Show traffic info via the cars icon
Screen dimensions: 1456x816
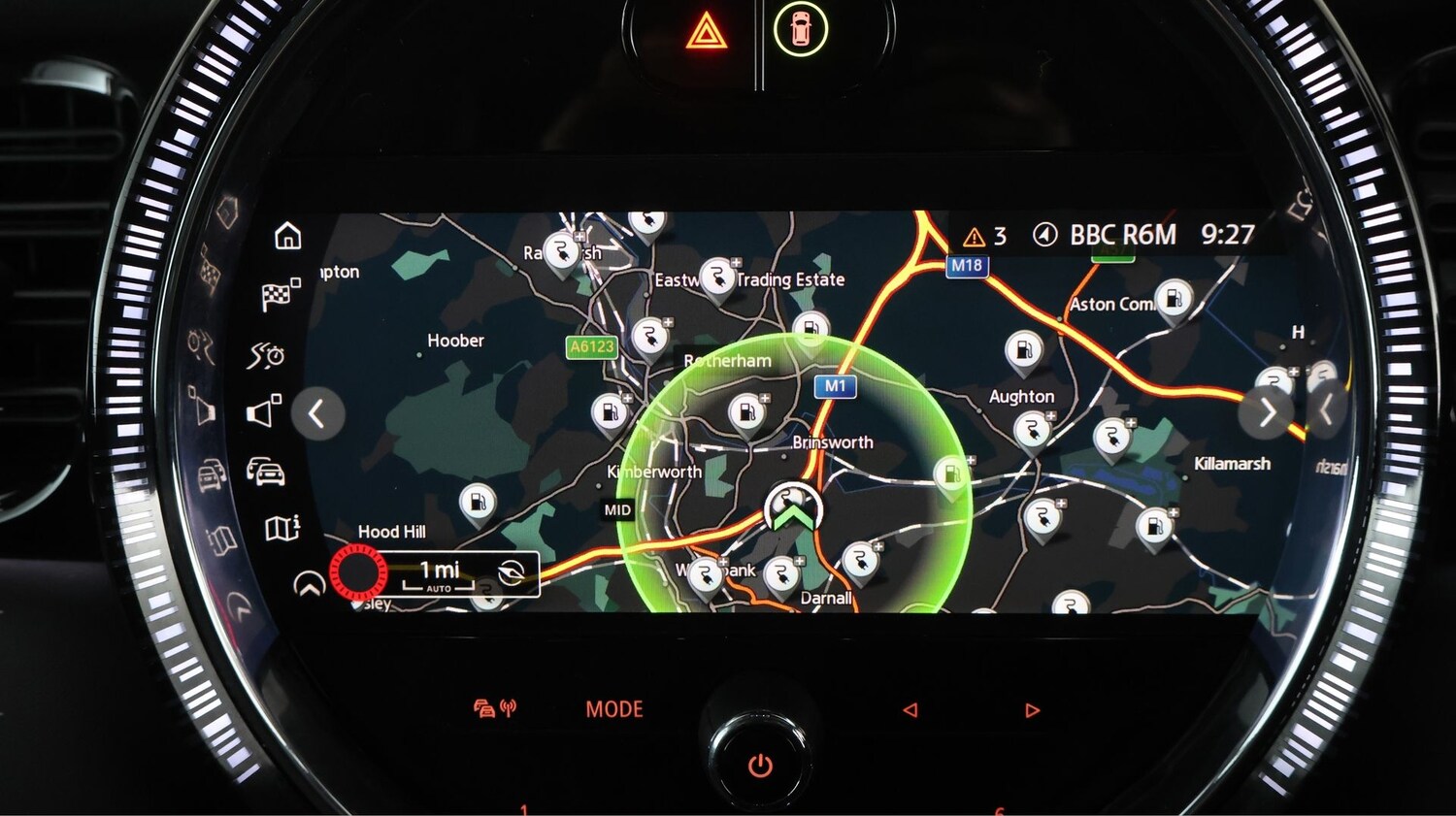click(x=267, y=473)
